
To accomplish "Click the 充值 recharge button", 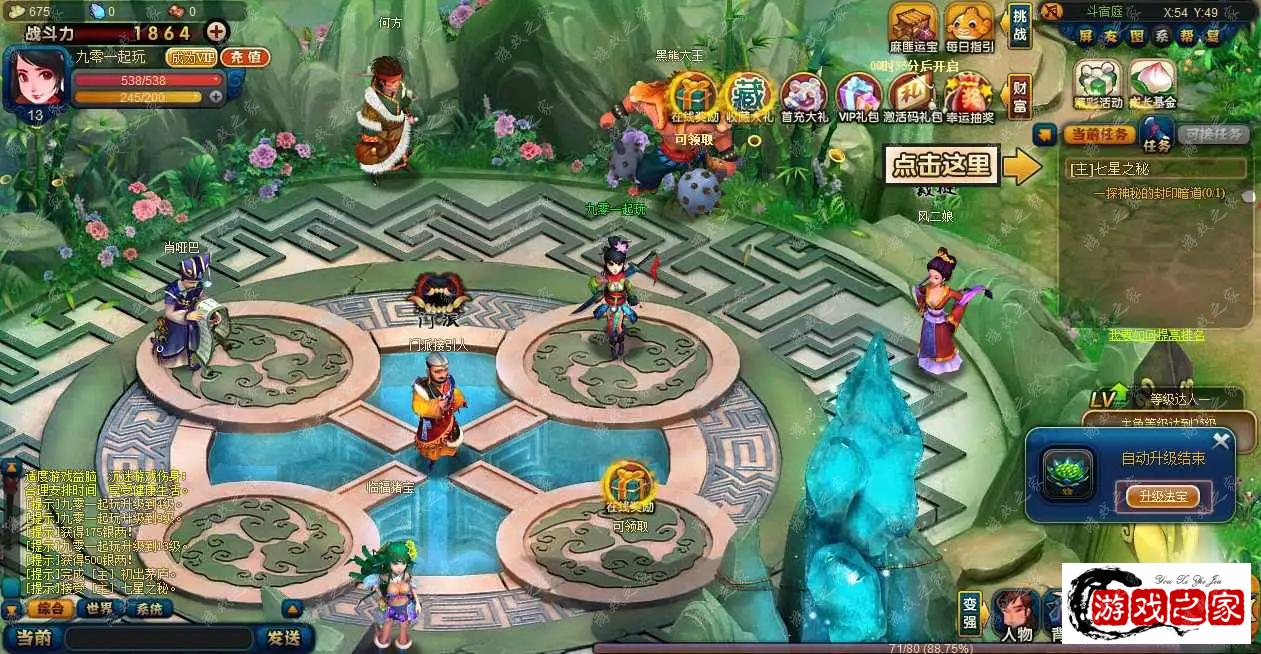I will 245,58.
